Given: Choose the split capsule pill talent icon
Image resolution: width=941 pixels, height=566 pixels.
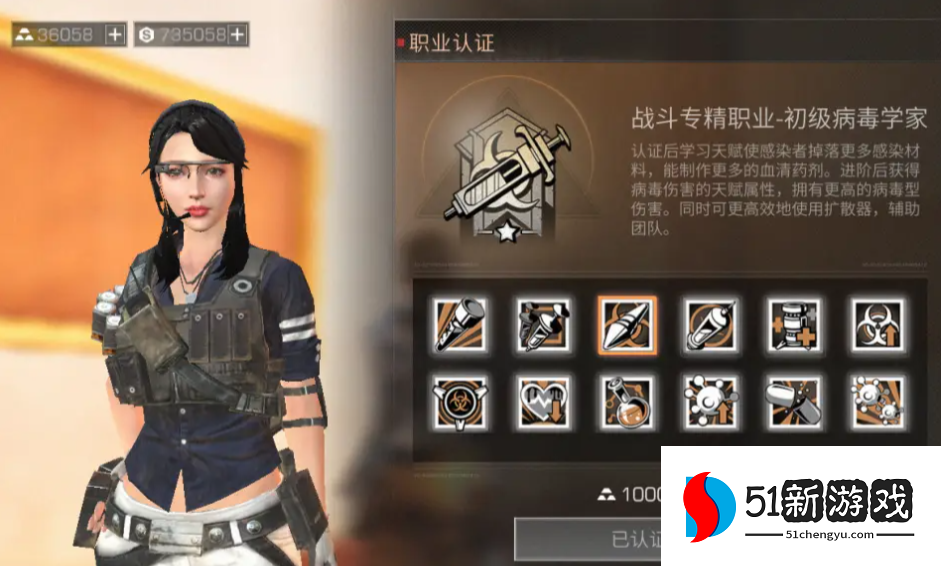Looking at the screenshot, I should [x=795, y=402].
